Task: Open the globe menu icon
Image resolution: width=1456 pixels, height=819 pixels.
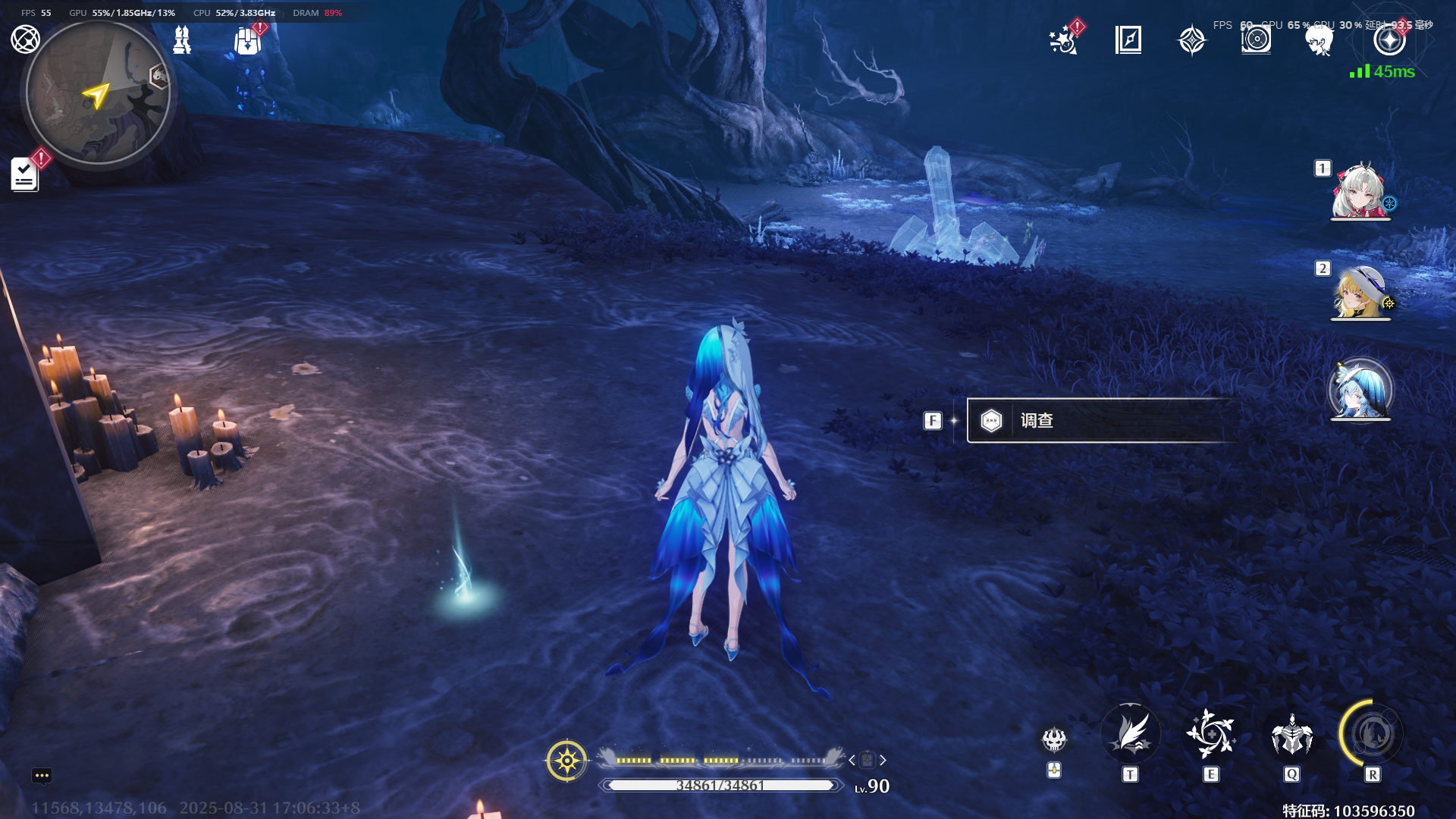Action: (x=25, y=39)
